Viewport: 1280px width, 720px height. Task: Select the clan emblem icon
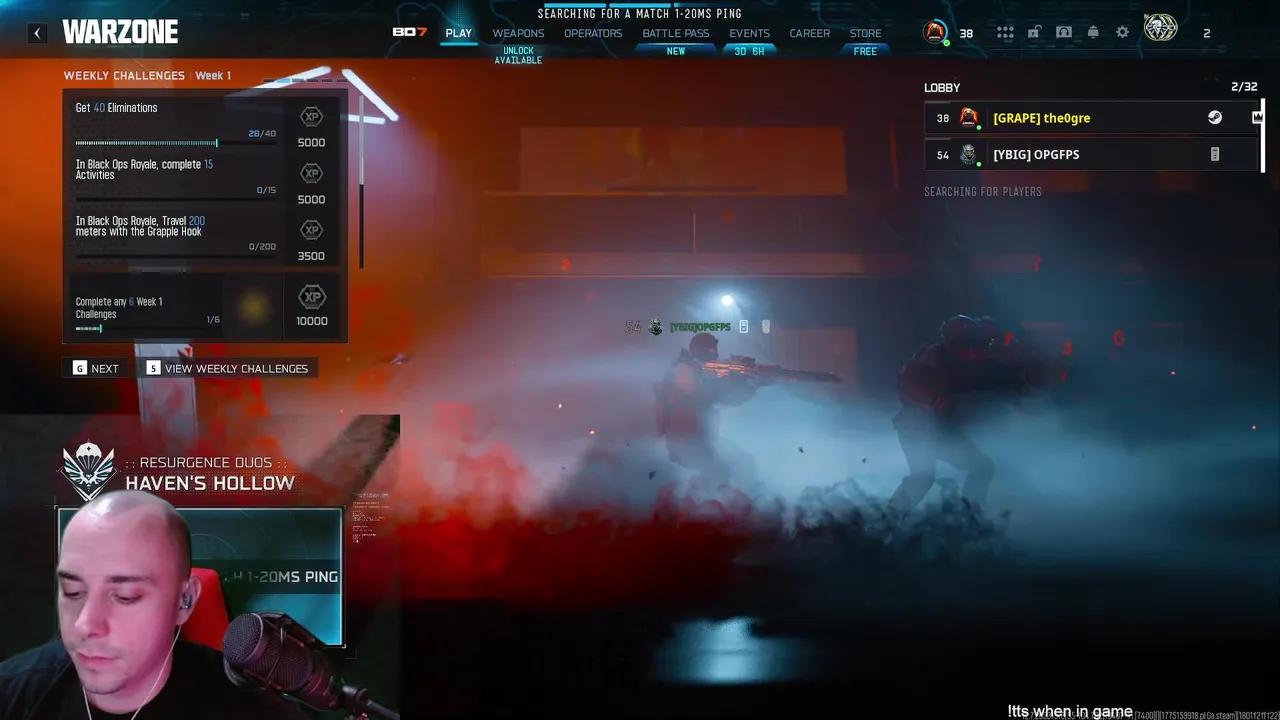[1161, 29]
